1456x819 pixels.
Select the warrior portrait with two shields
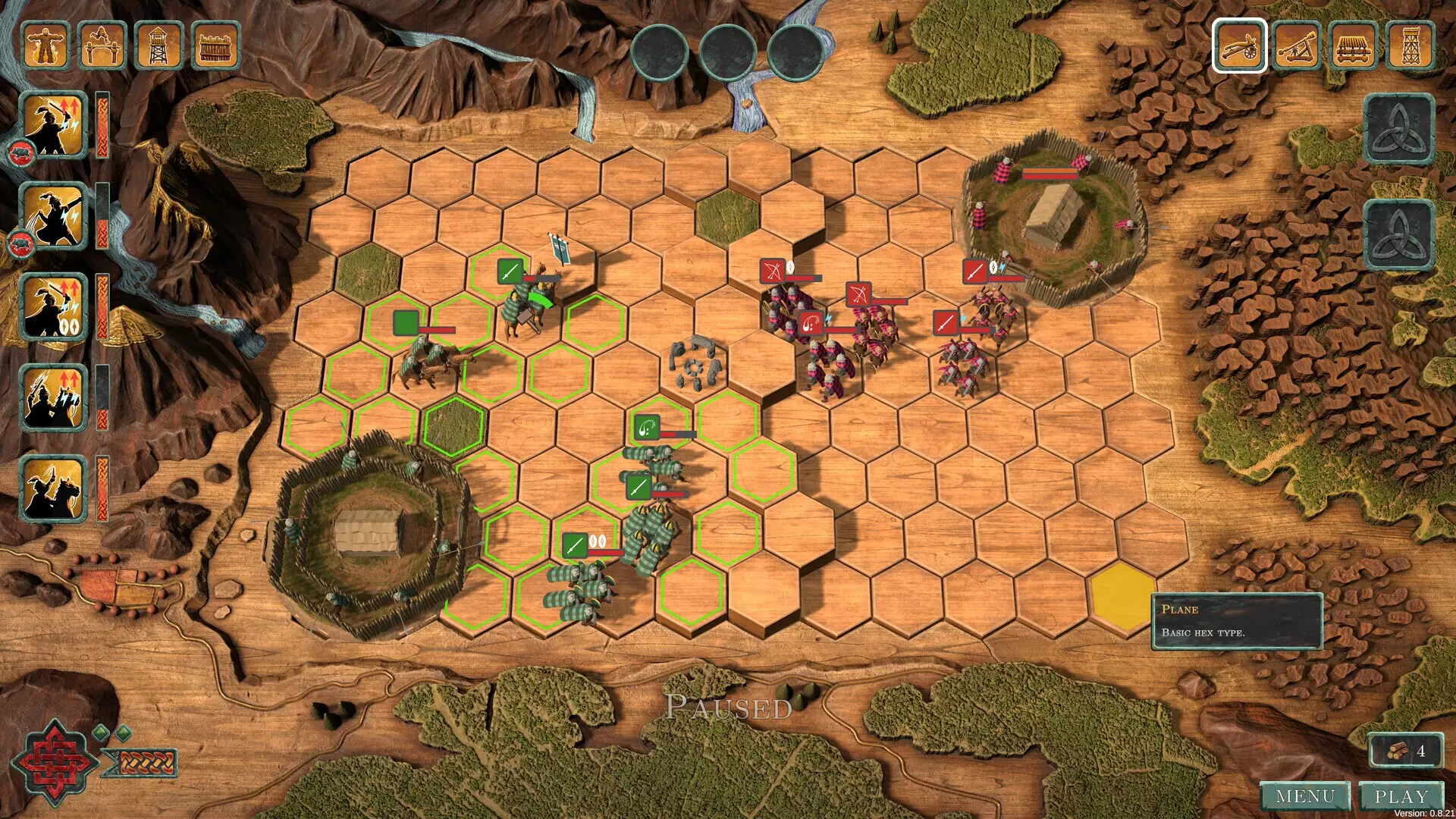pos(55,308)
